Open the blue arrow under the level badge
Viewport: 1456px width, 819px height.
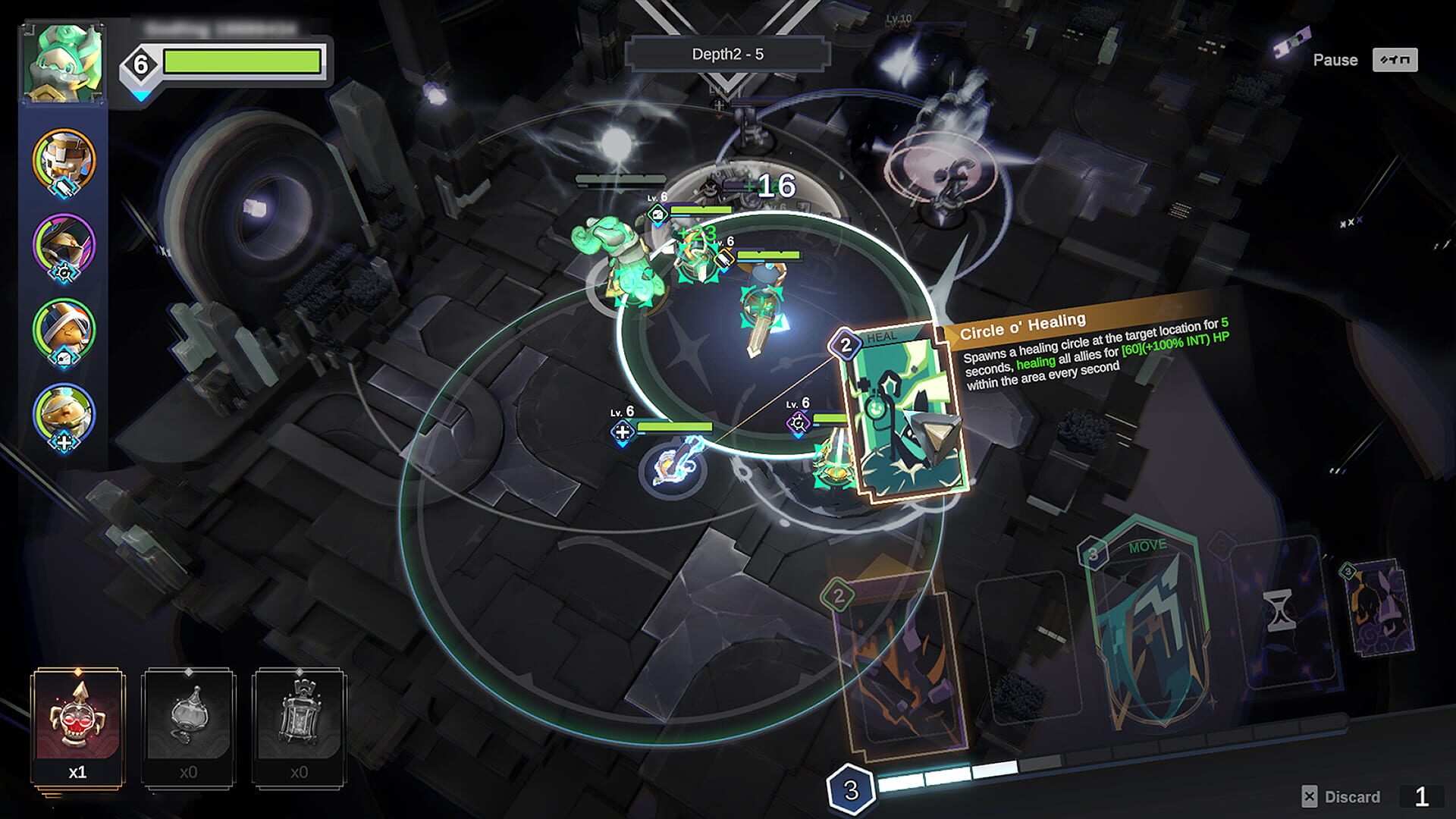click(x=140, y=95)
